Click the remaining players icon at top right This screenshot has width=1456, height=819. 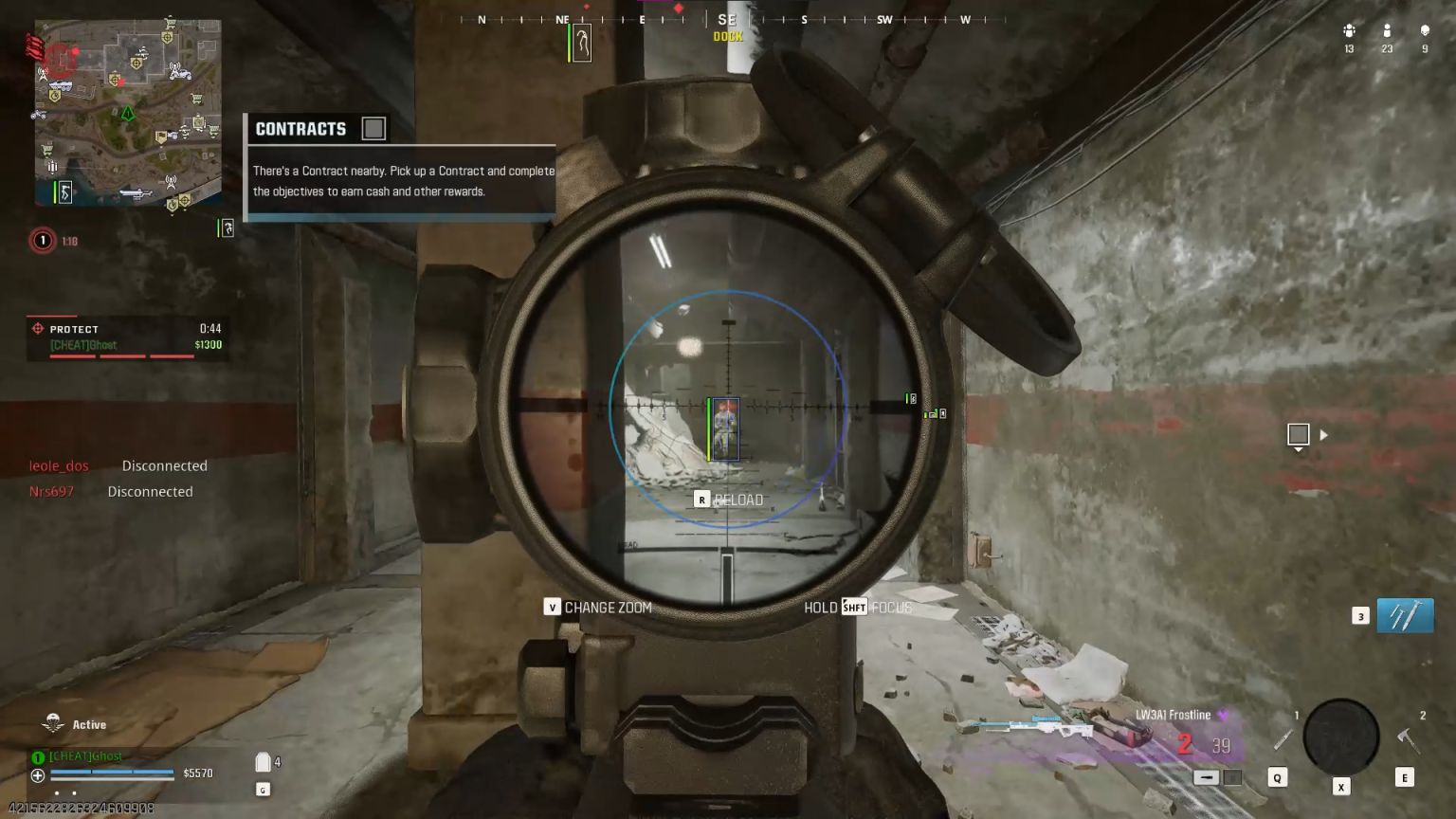tap(1387, 30)
